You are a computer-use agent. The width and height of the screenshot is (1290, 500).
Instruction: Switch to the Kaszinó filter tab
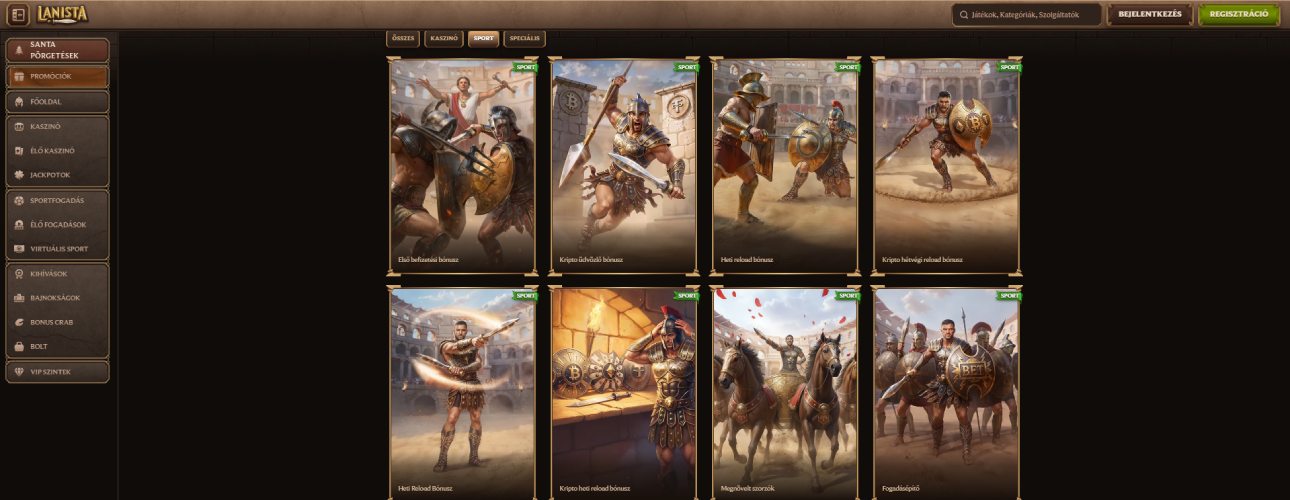pyautogui.click(x=443, y=38)
